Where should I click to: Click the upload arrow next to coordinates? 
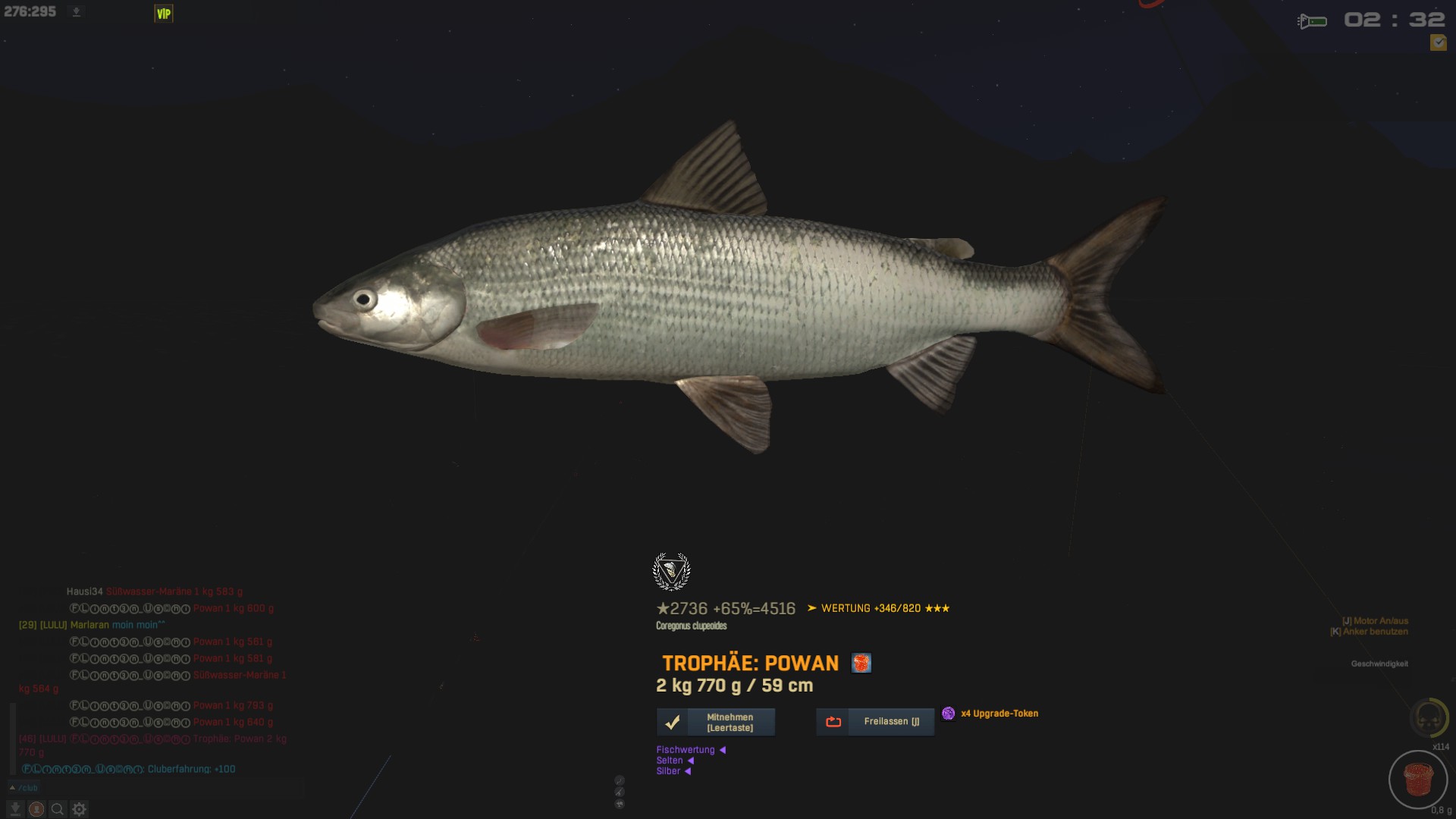76,12
